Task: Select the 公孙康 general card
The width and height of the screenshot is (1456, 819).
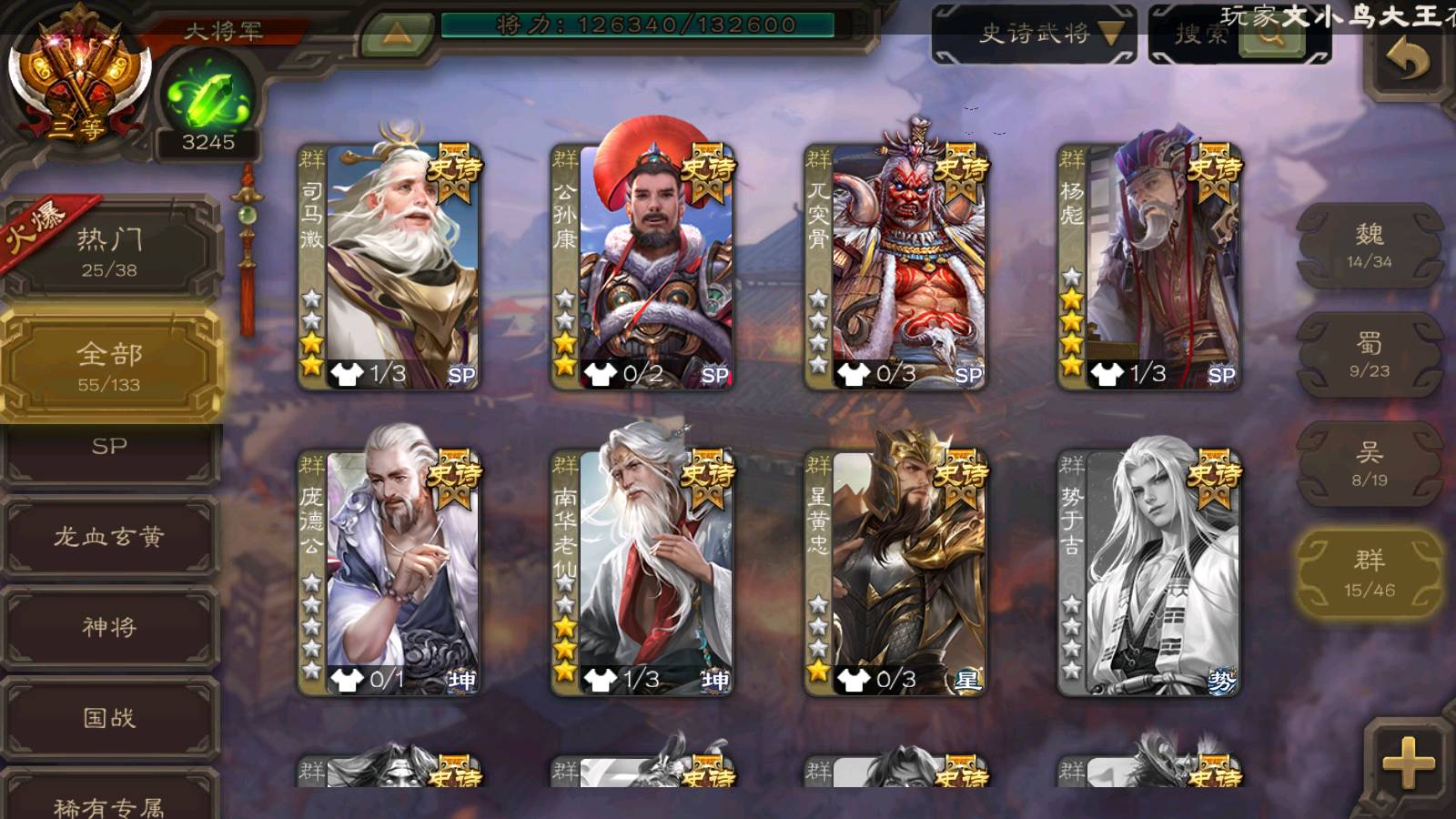Action: click(642, 267)
